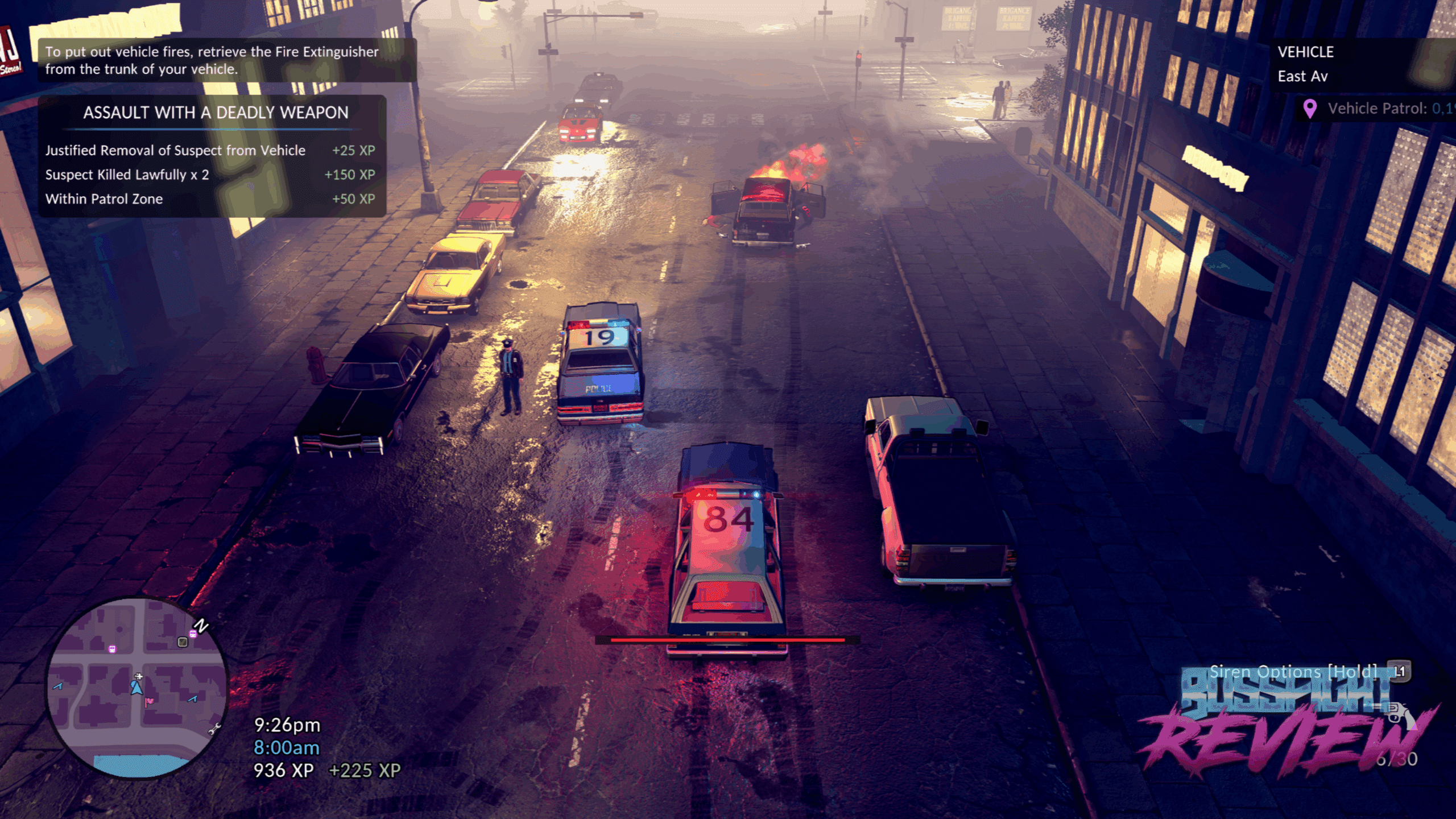
Task: Click the wrench marker on the minimap
Action: tap(215, 729)
